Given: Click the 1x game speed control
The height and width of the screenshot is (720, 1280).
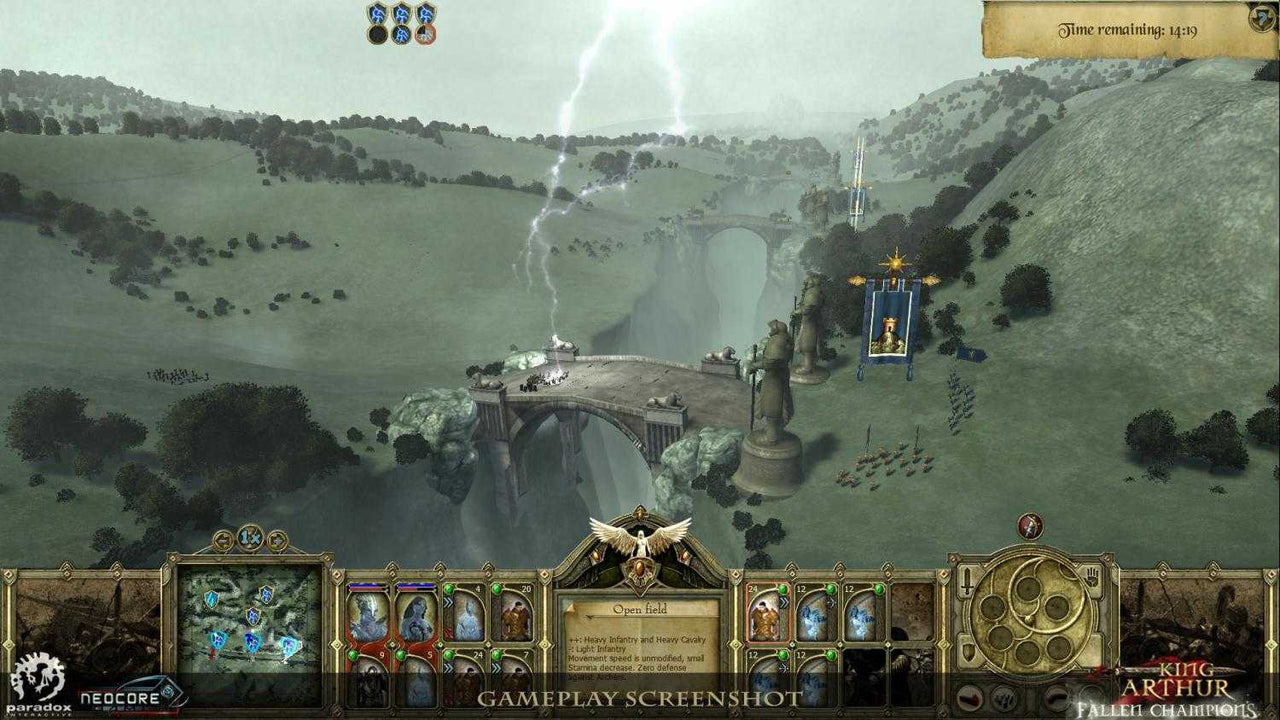Looking at the screenshot, I should pyautogui.click(x=248, y=538).
